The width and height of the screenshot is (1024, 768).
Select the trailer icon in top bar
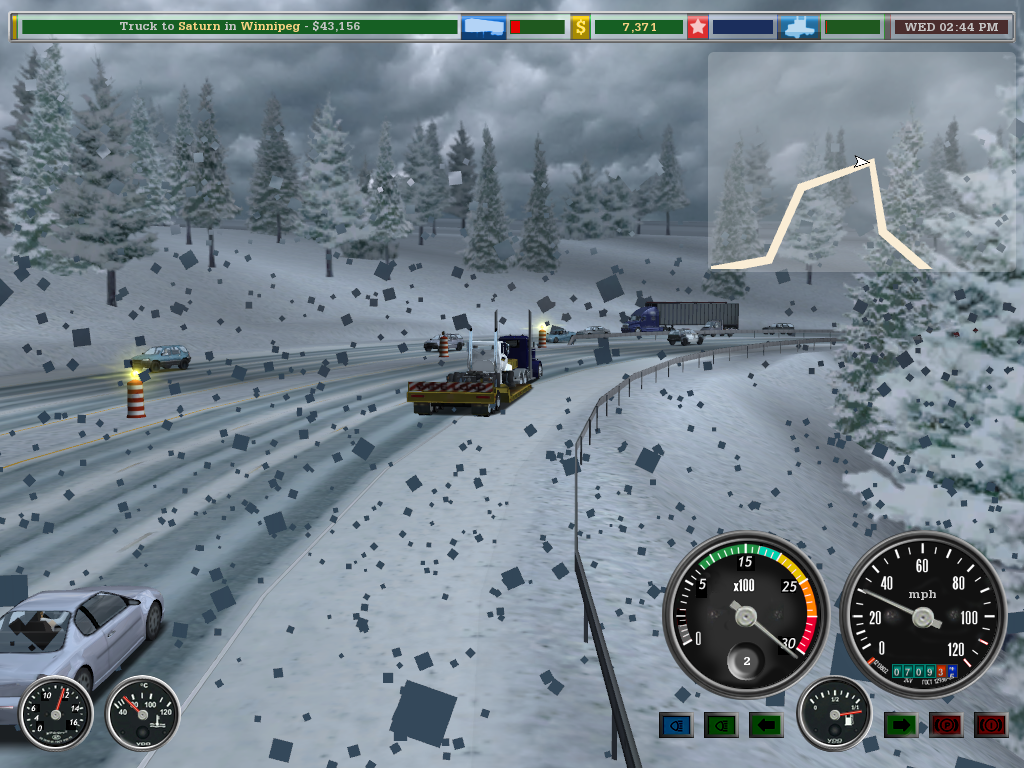coord(483,27)
